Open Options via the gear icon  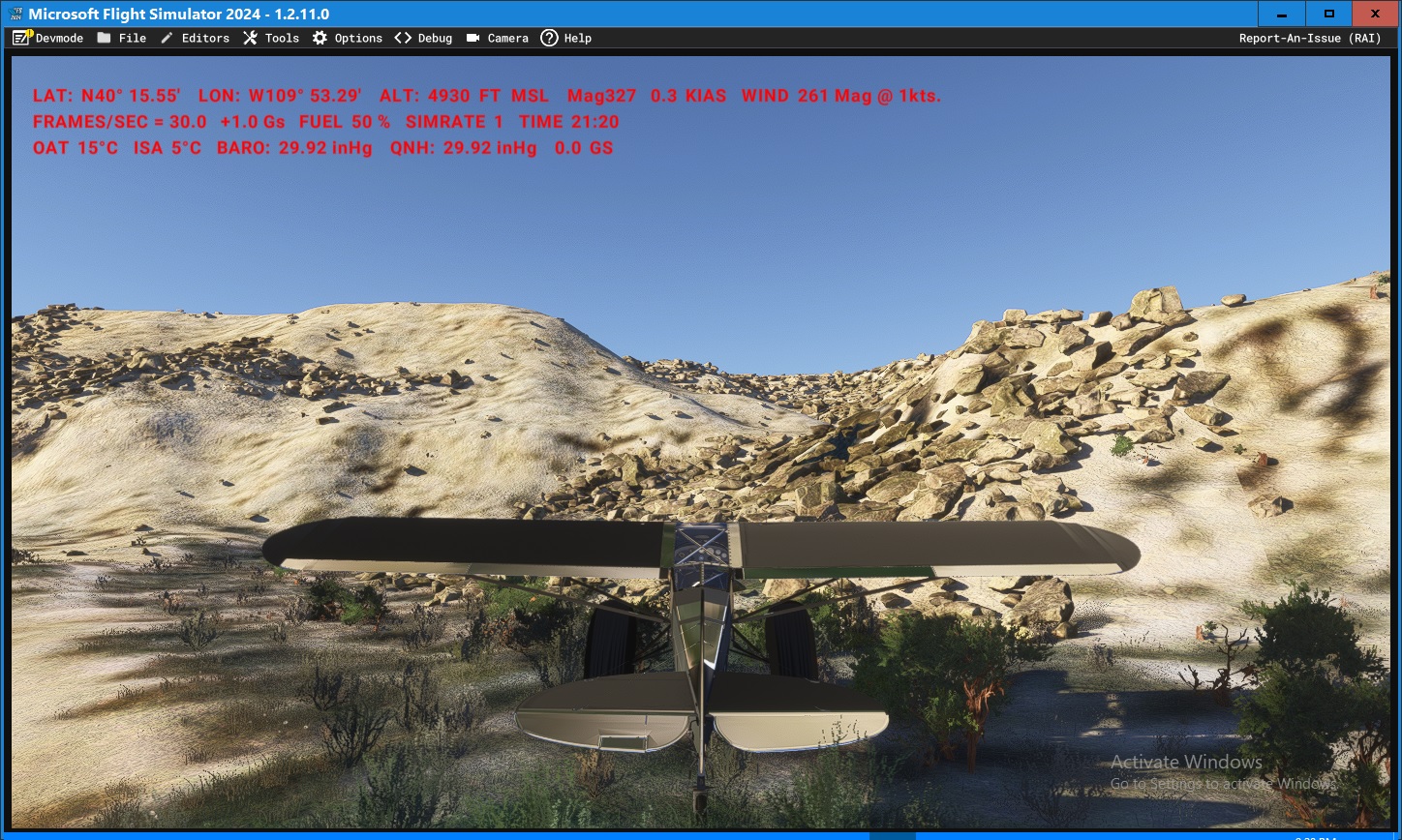[319, 38]
